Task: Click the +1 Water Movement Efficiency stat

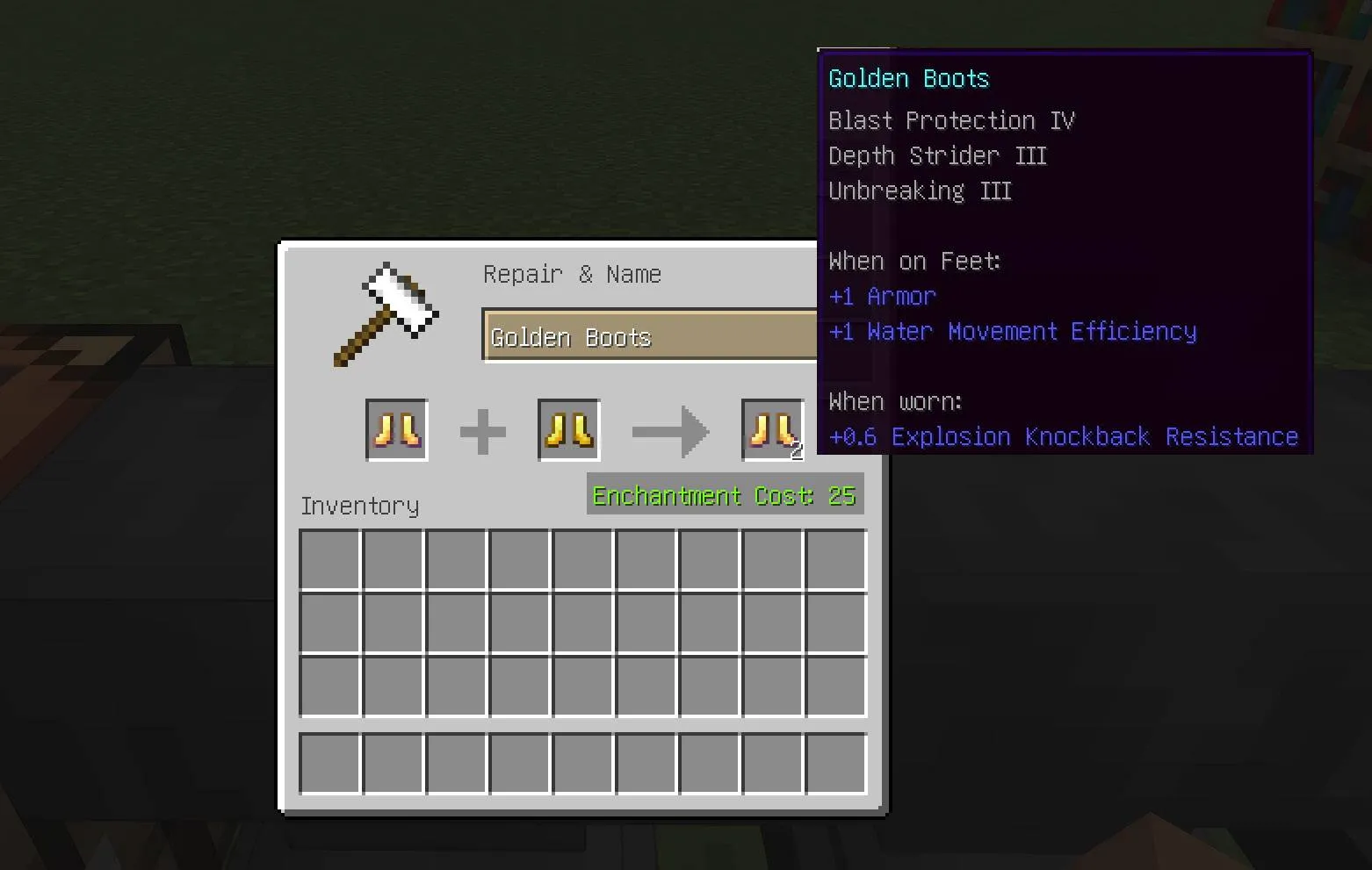Action: point(1012,331)
